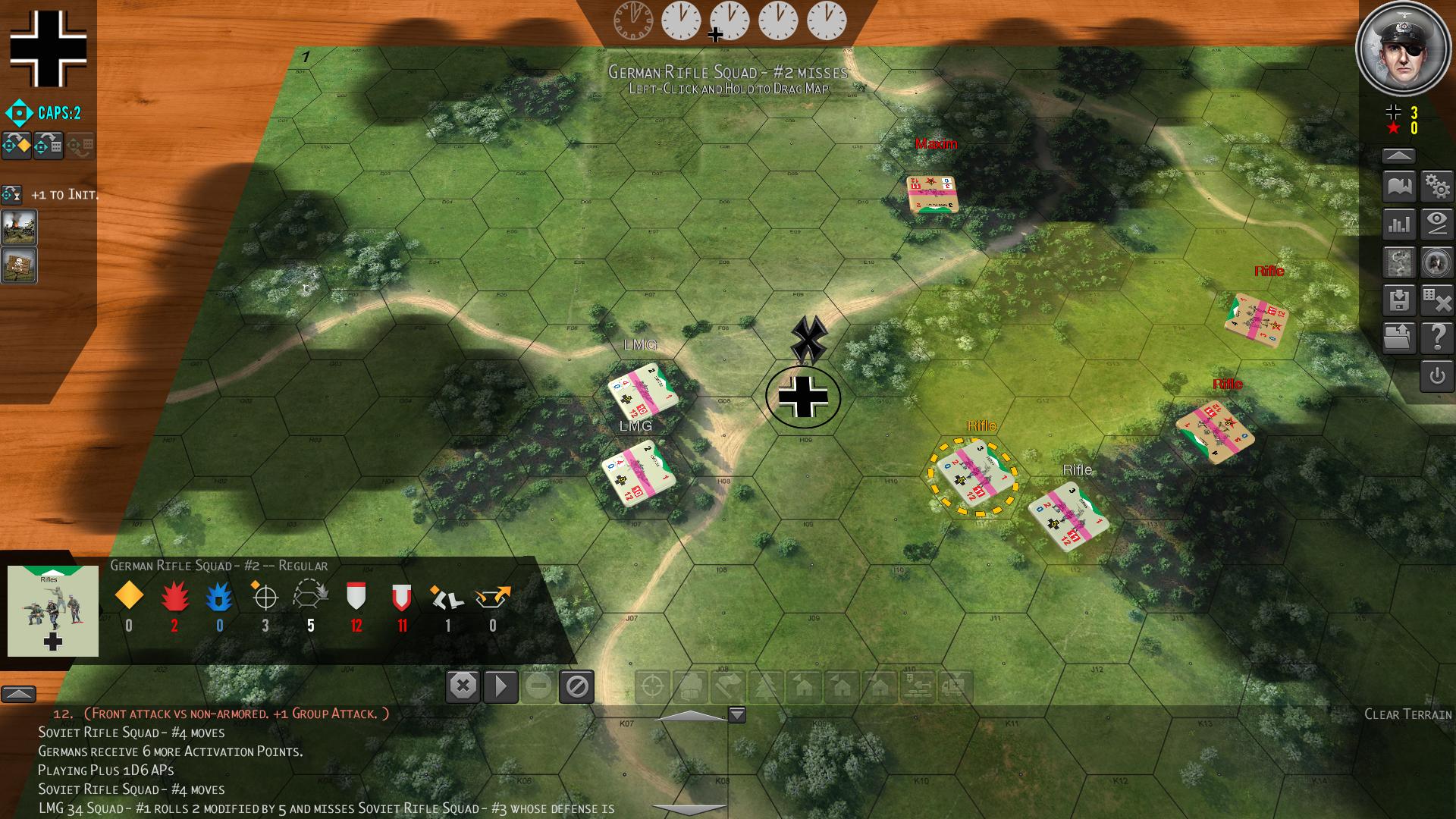Toggle the eye line-of-sight view

pyautogui.click(x=1437, y=224)
